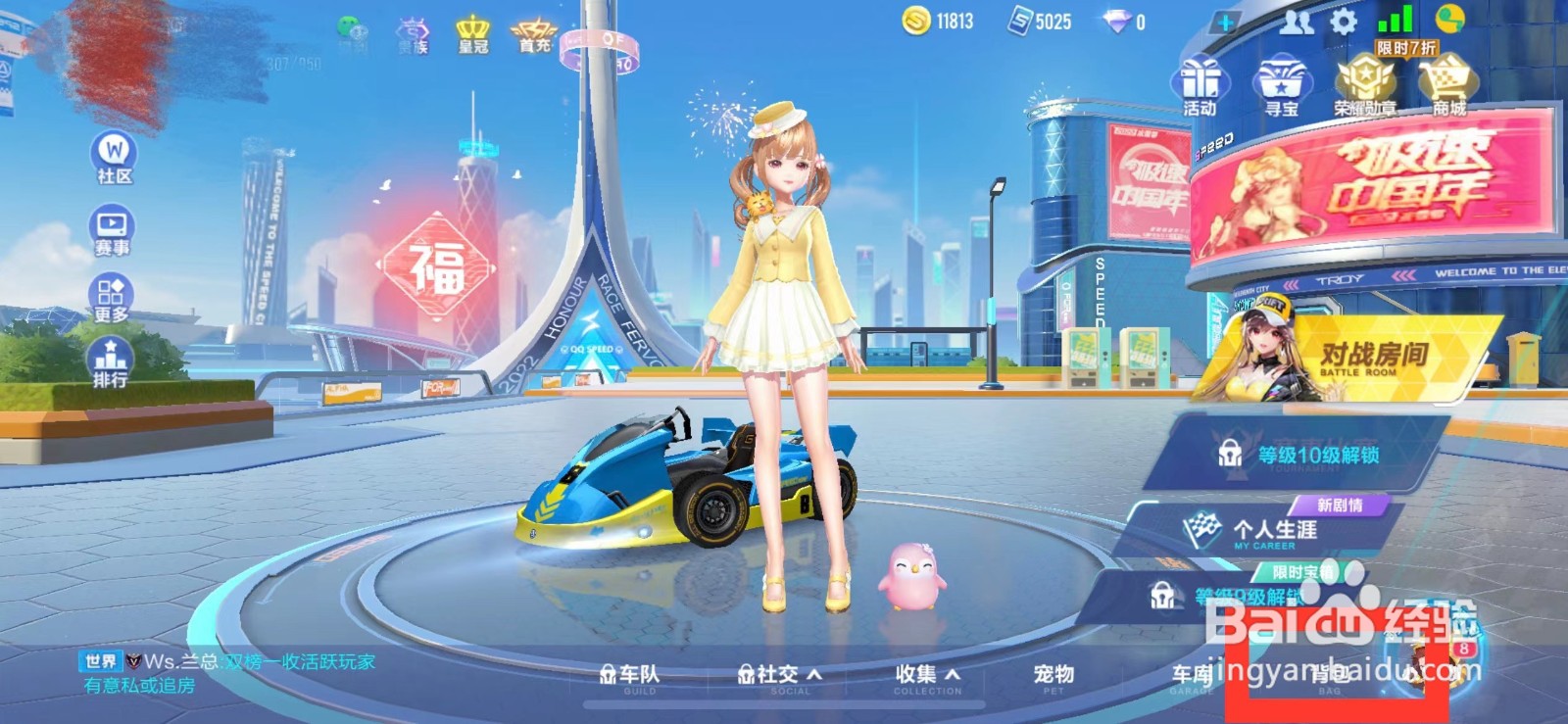Open the 宠物 pet tab
Viewport: 1568px width, 724px height.
coord(1053,674)
